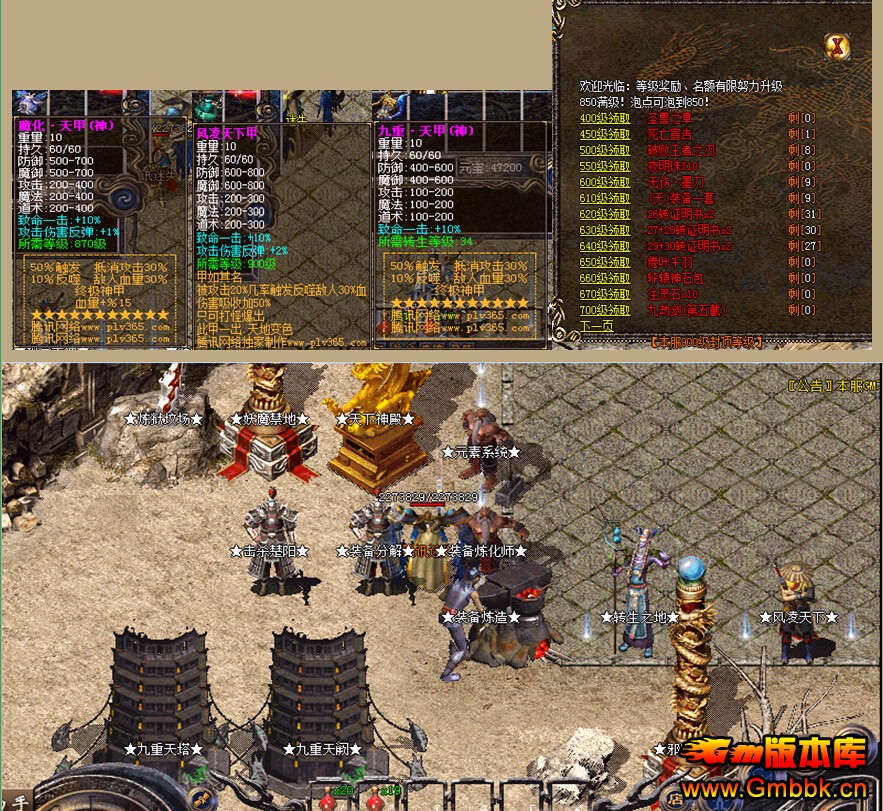Go to next page via 下一页

pos(596,326)
